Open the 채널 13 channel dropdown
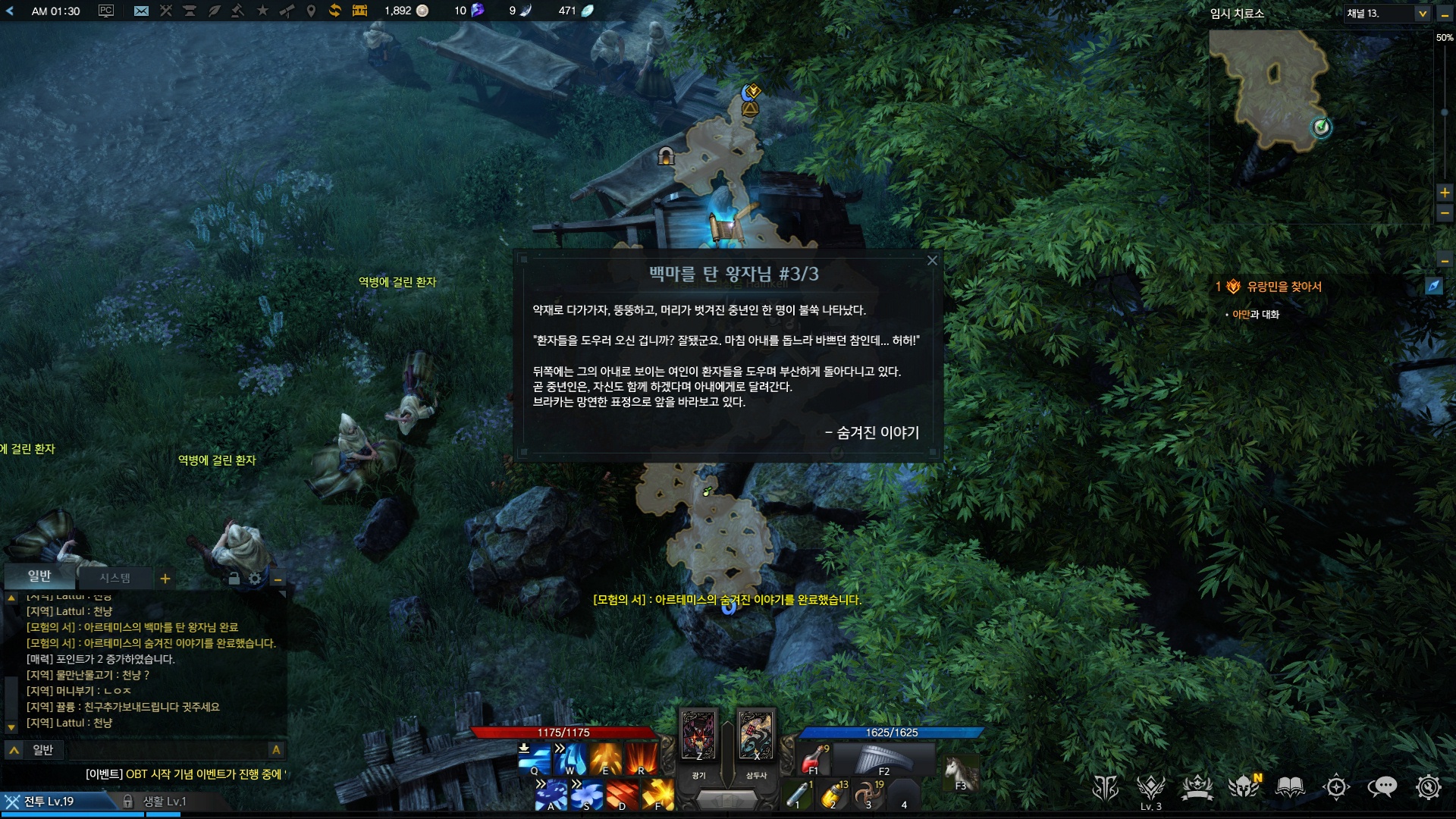 point(1422,14)
